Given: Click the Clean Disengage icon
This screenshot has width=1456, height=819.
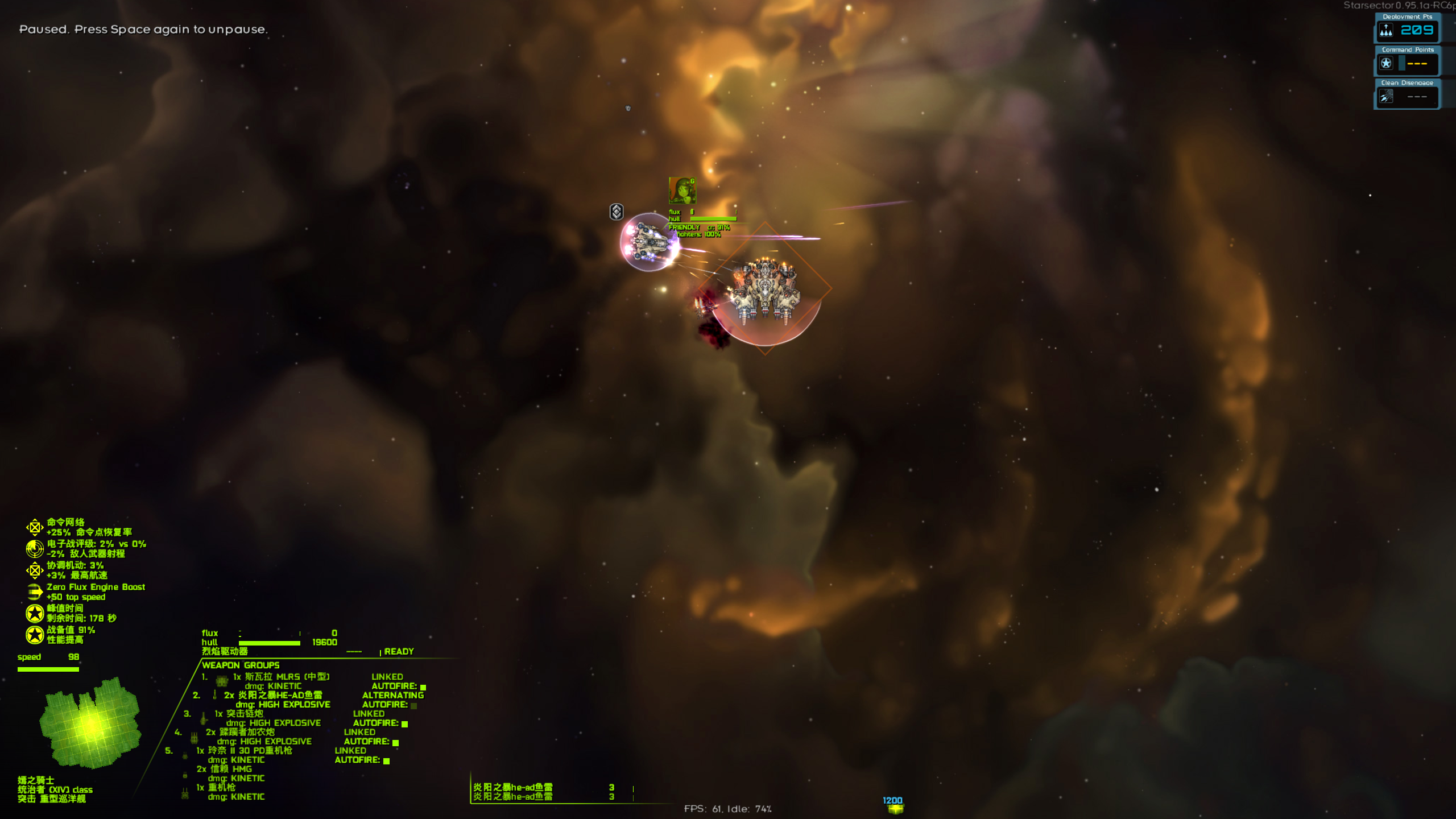Looking at the screenshot, I should tap(1386, 96).
